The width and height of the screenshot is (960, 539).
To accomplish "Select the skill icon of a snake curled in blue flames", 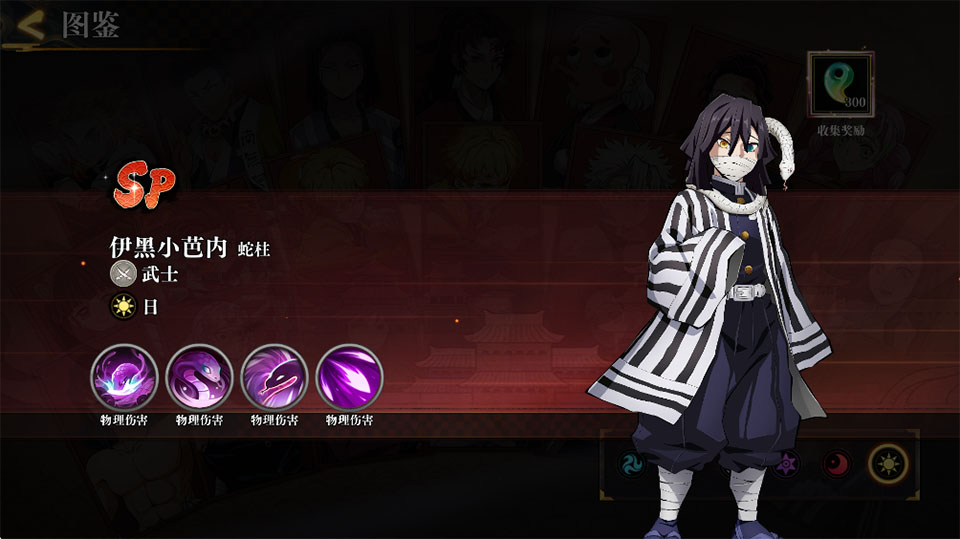I will [124, 376].
